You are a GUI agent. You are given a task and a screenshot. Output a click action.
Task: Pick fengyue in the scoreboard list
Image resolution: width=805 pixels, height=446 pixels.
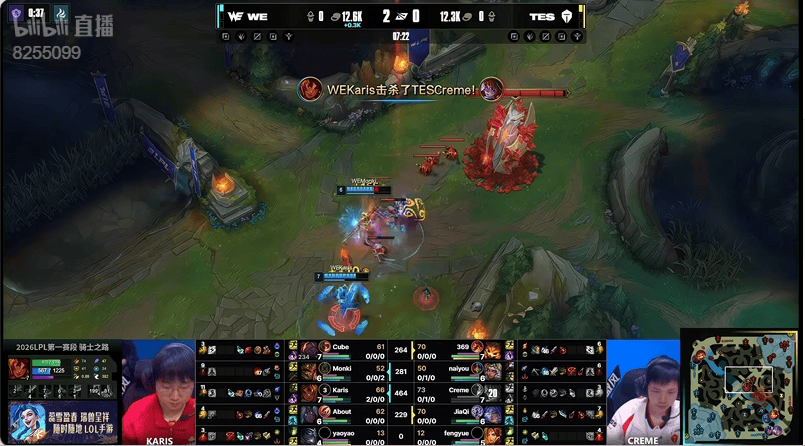click(x=462, y=434)
